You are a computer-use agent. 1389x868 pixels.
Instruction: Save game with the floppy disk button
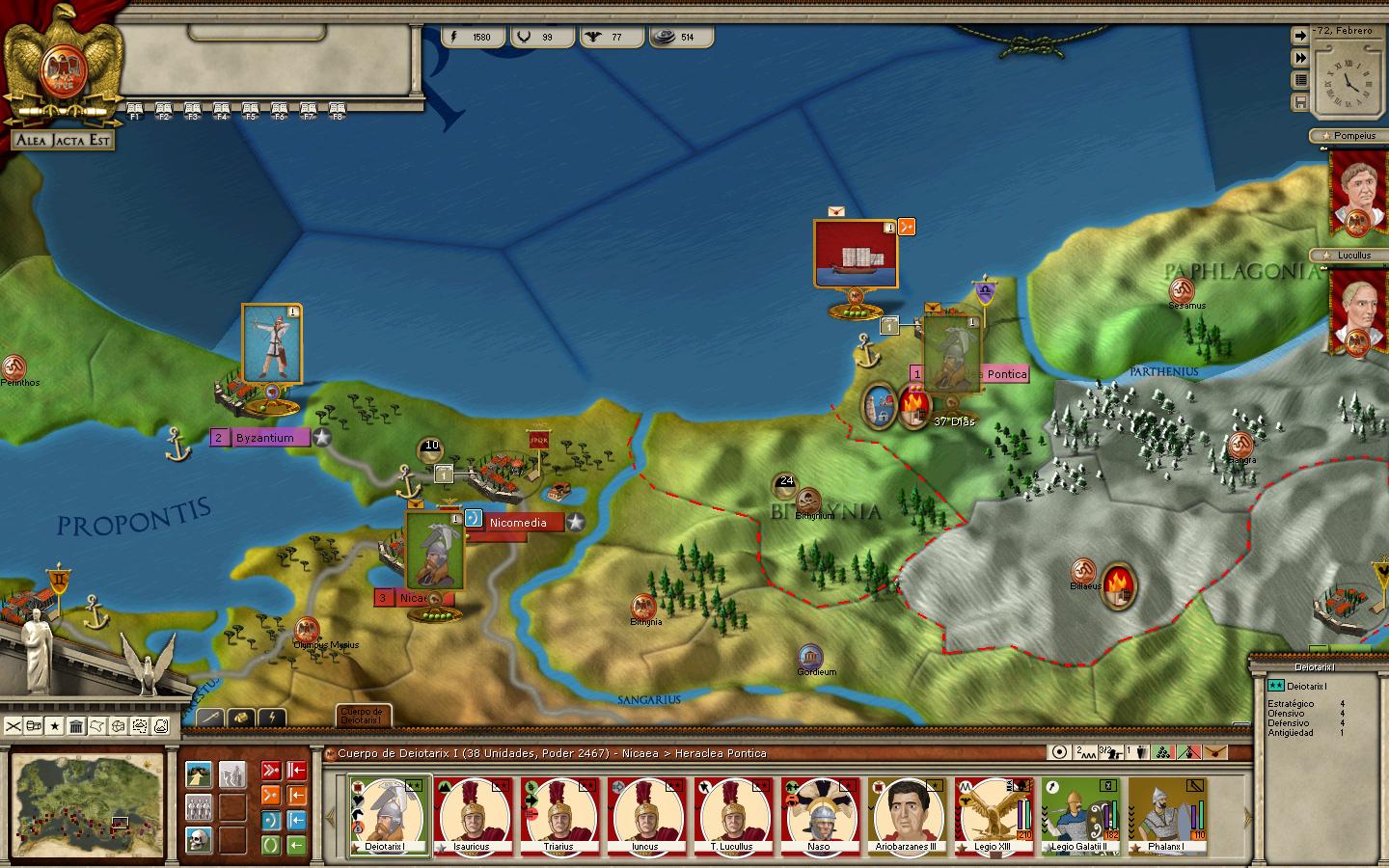(1300, 102)
